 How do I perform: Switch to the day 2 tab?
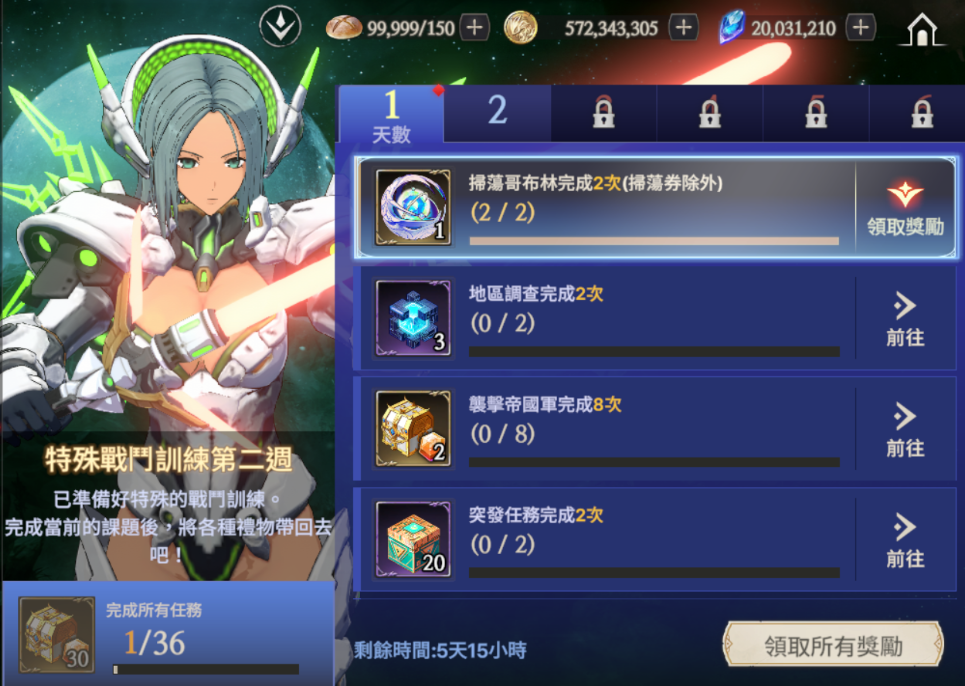pos(497,113)
